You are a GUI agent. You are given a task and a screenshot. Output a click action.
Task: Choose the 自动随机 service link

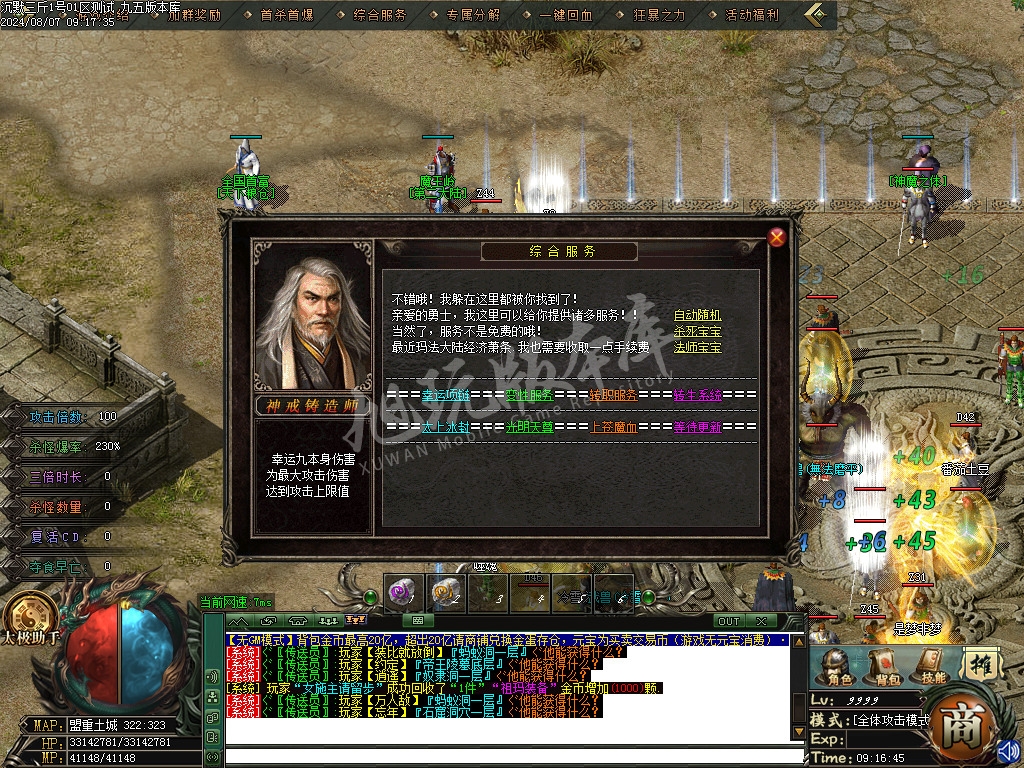(697, 315)
